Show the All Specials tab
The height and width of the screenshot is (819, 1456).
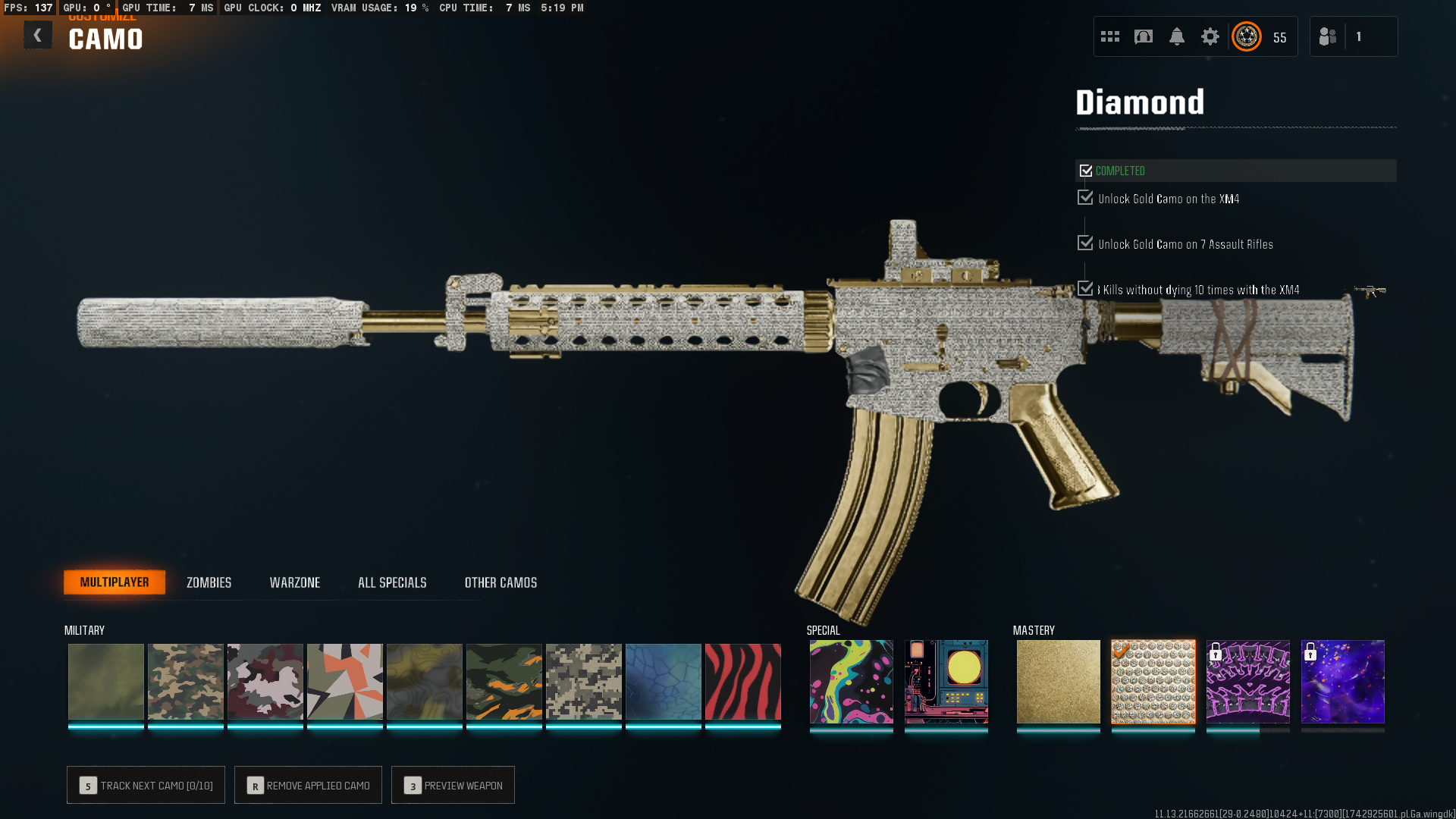click(392, 582)
